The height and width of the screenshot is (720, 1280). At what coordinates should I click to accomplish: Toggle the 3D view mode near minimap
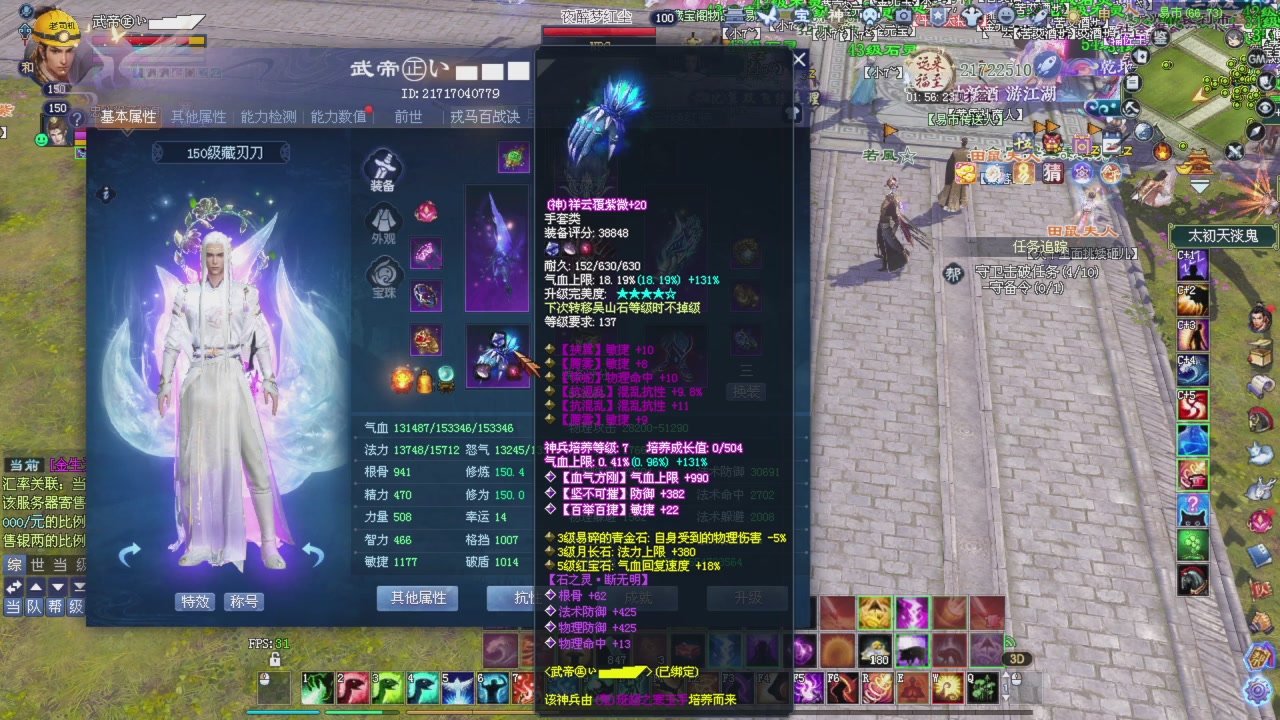pyautogui.click(x=1017, y=657)
